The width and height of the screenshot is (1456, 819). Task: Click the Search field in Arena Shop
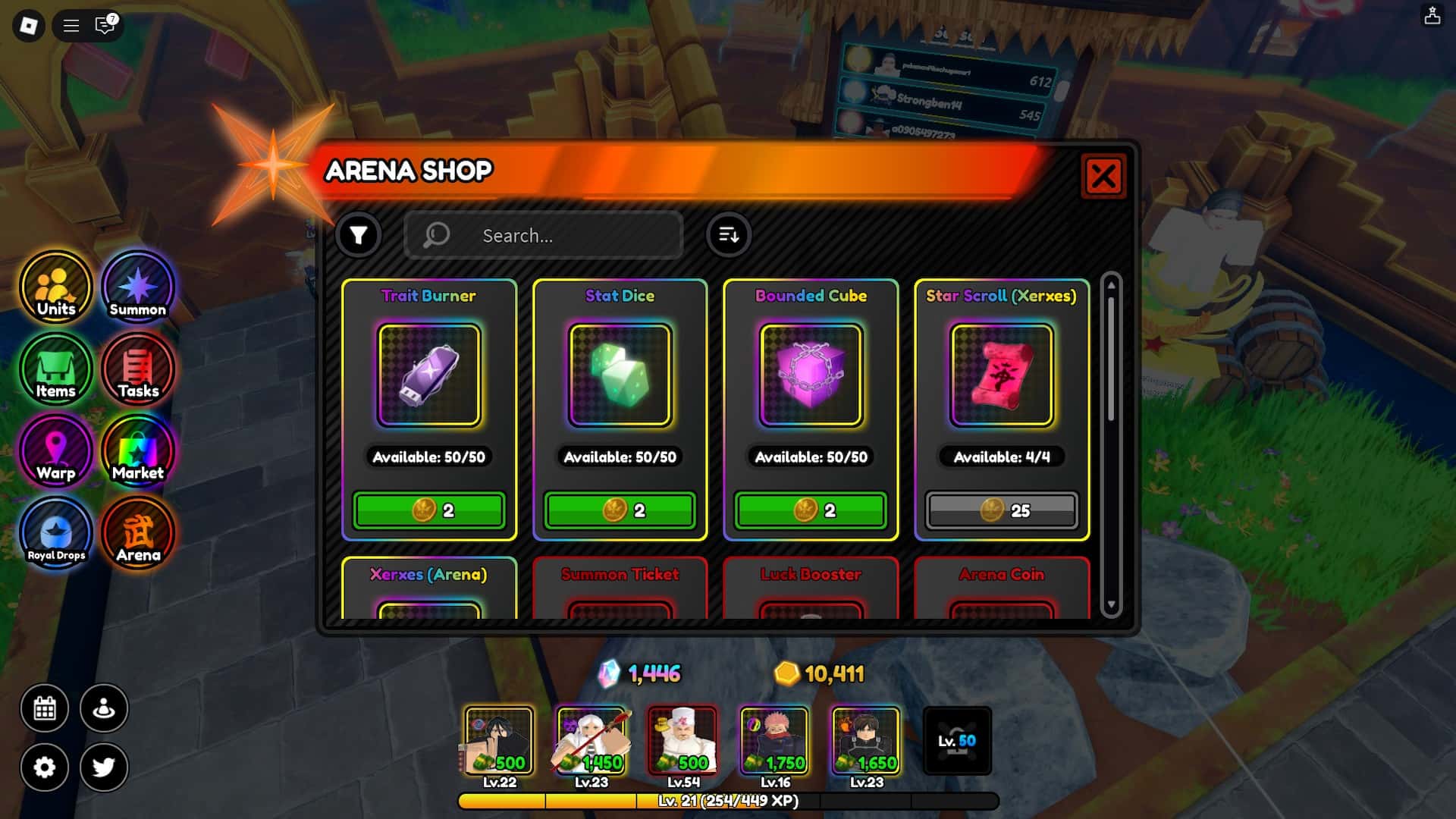pyautogui.click(x=544, y=235)
